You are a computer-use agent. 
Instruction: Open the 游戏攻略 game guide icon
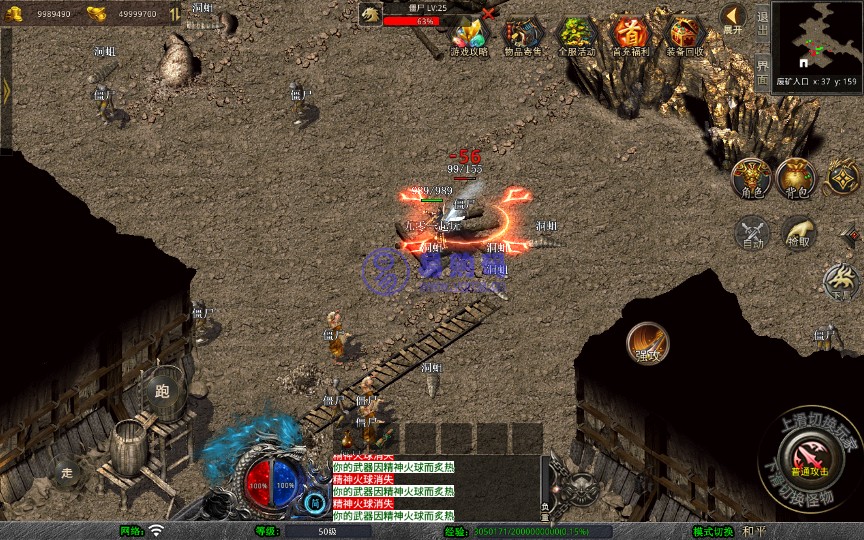[x=468, y=36]
